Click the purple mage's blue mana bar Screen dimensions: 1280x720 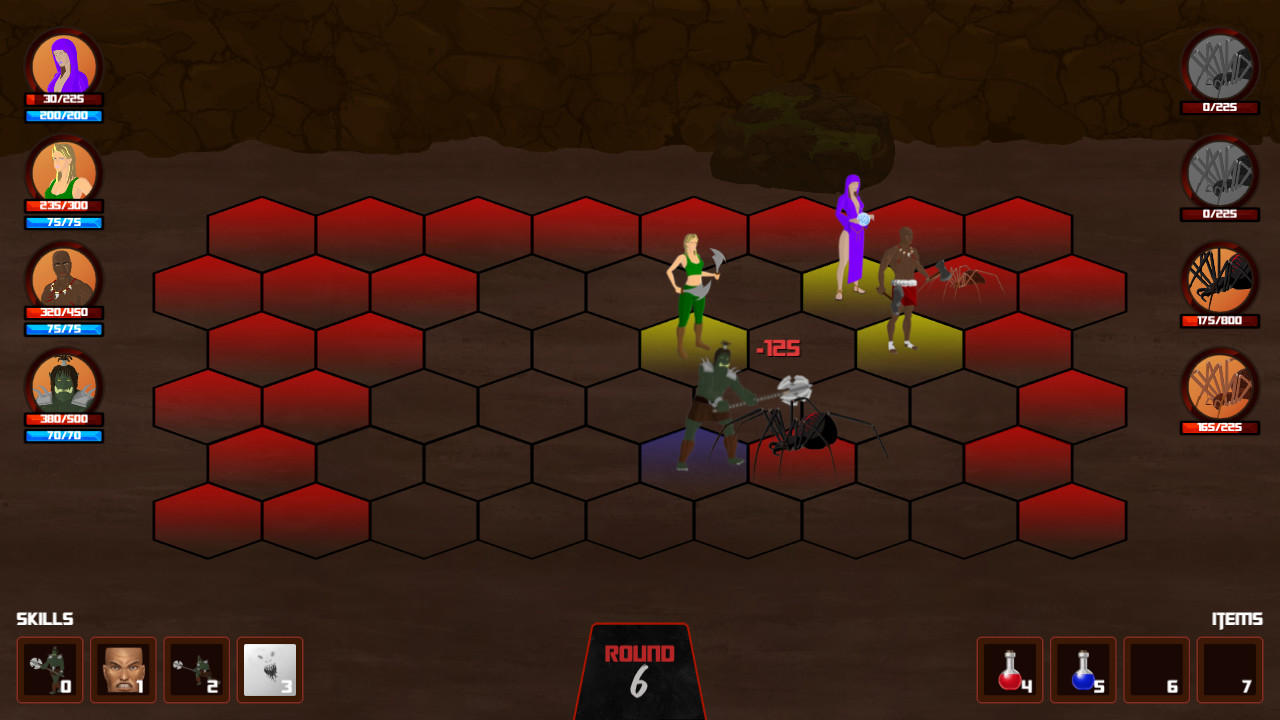click(x=63, y=116)
